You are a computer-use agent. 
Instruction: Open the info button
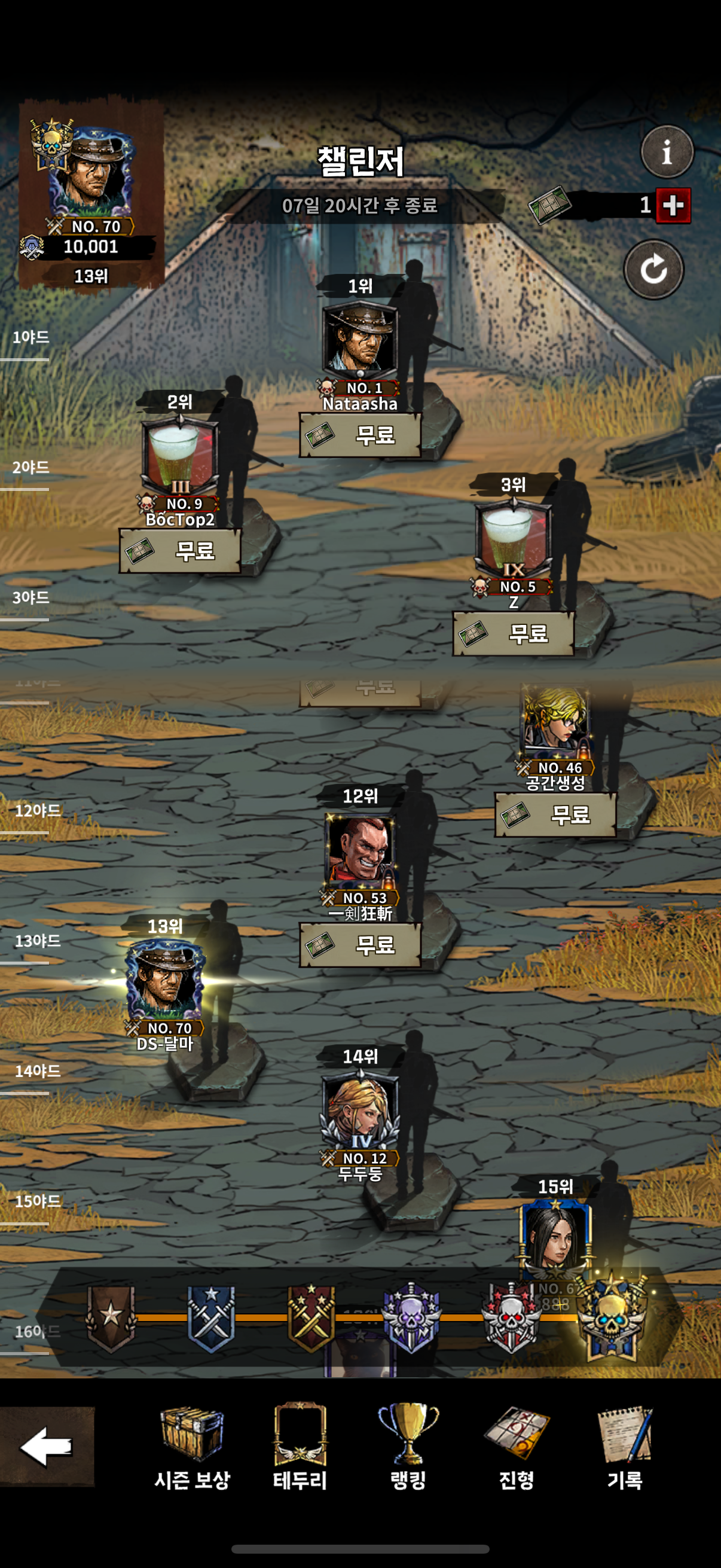click(667, 151)
